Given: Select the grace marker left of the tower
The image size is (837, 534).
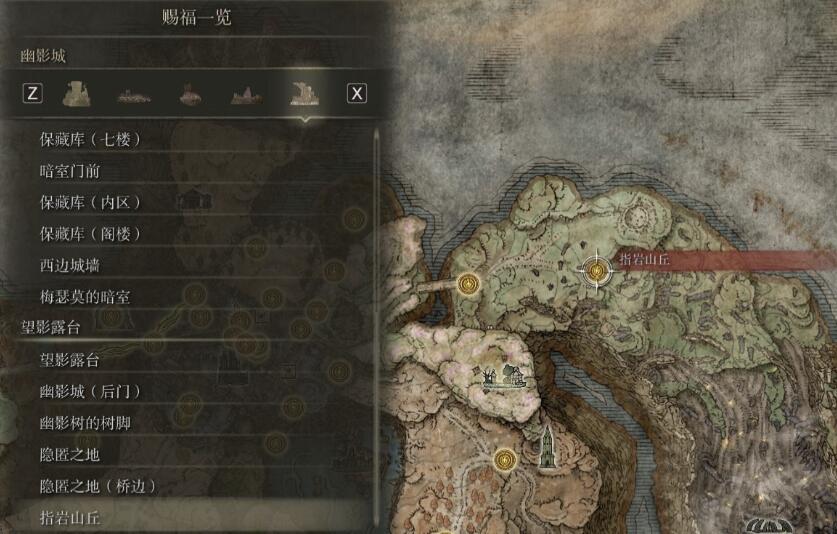Looking at the screenshot, I should (506, 460).
